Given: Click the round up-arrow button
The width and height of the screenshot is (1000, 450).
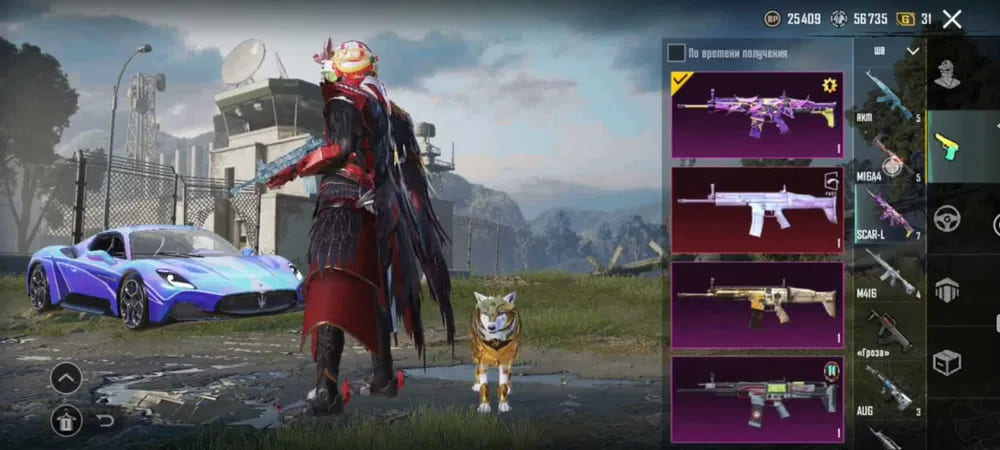Looking at the screenshot, I should click(66, 378).
